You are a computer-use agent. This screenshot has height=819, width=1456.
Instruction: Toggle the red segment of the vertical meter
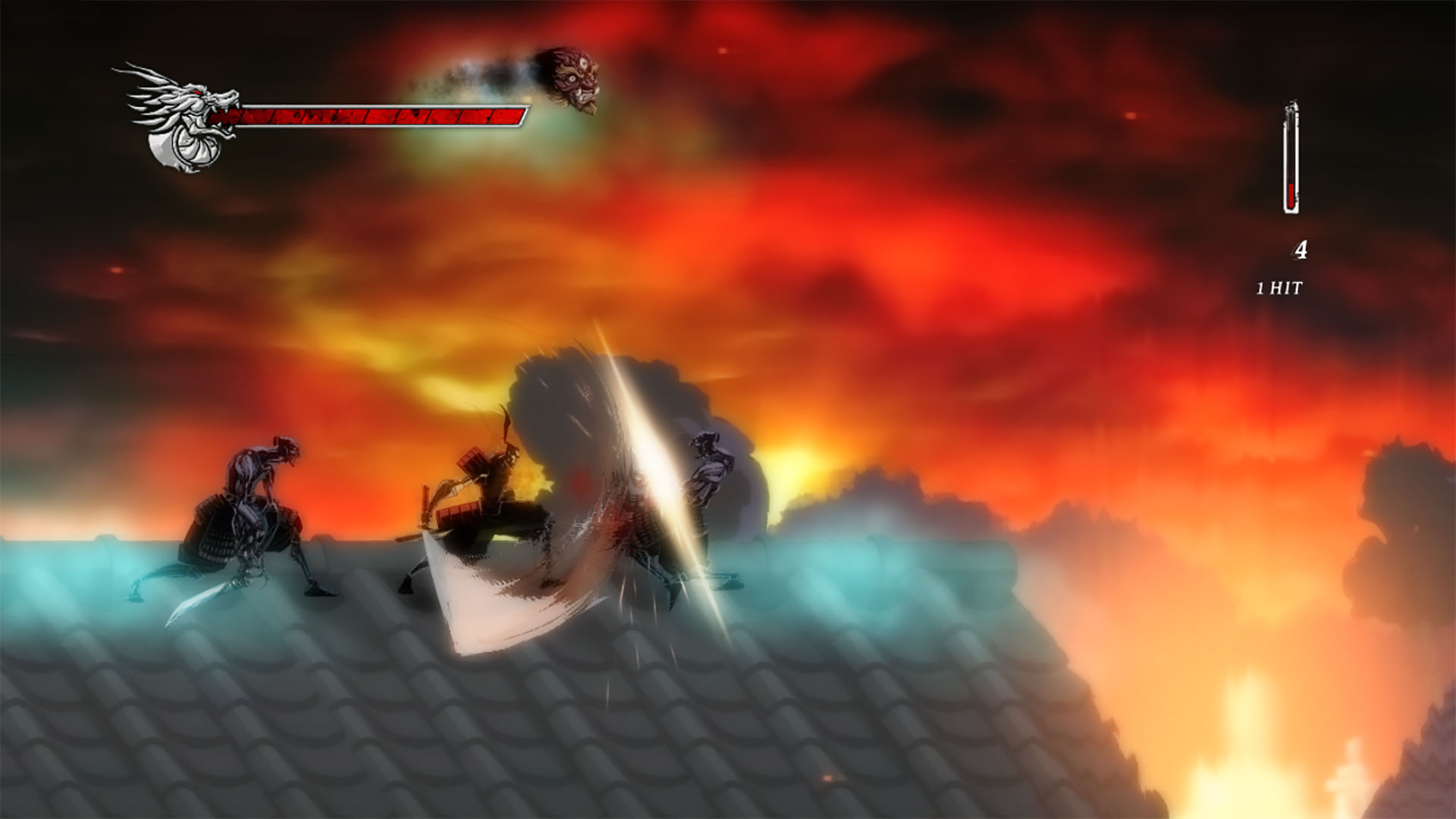coord(1291,195)
